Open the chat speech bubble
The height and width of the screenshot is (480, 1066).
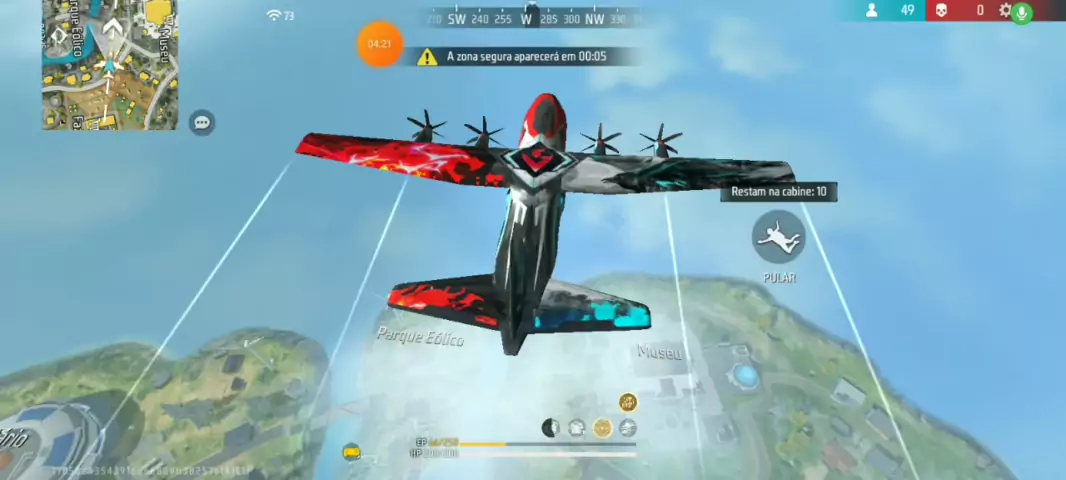pyautogui.click(x=202, y=123)
